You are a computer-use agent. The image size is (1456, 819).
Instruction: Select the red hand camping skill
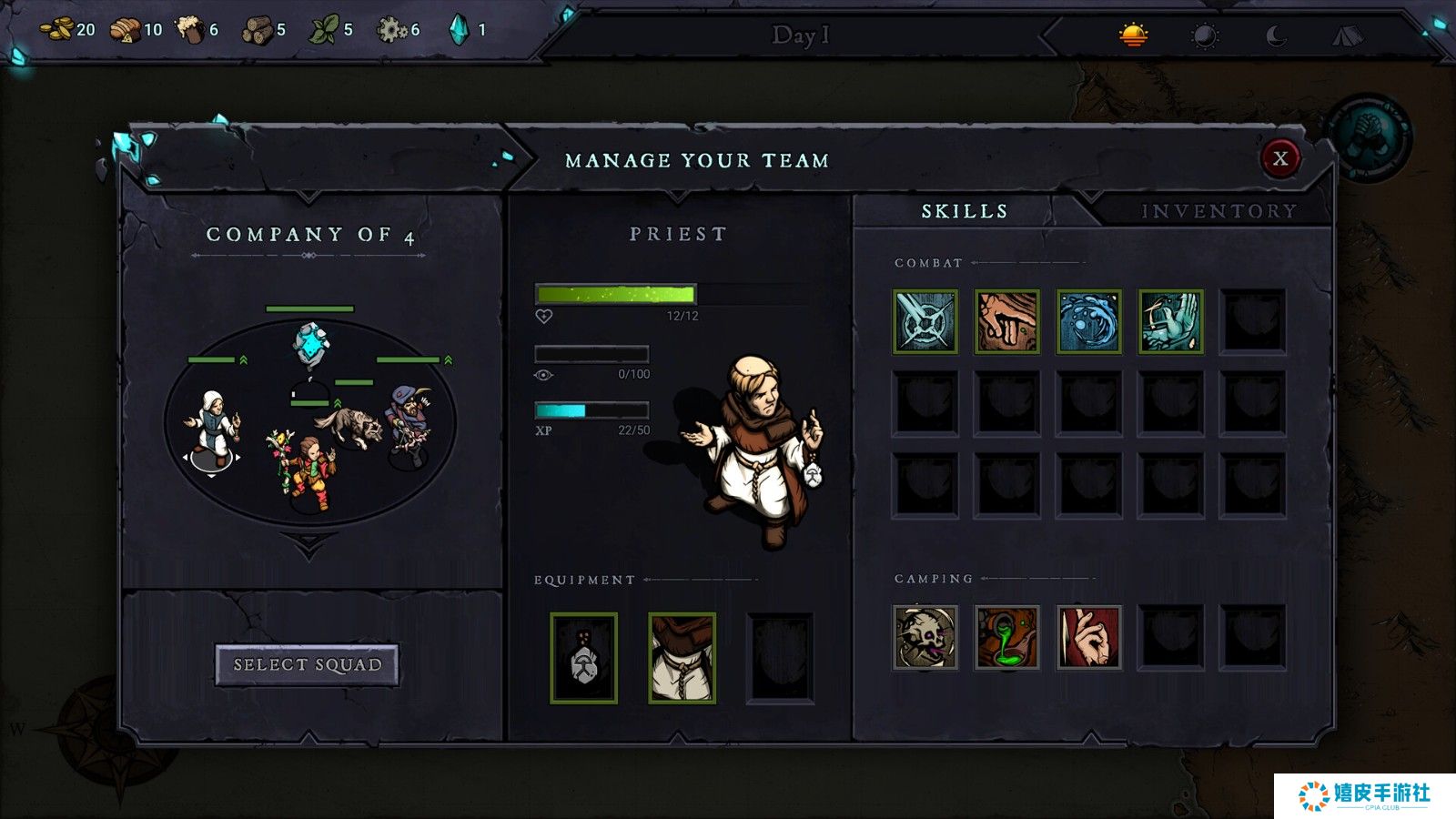[1089, 637]
